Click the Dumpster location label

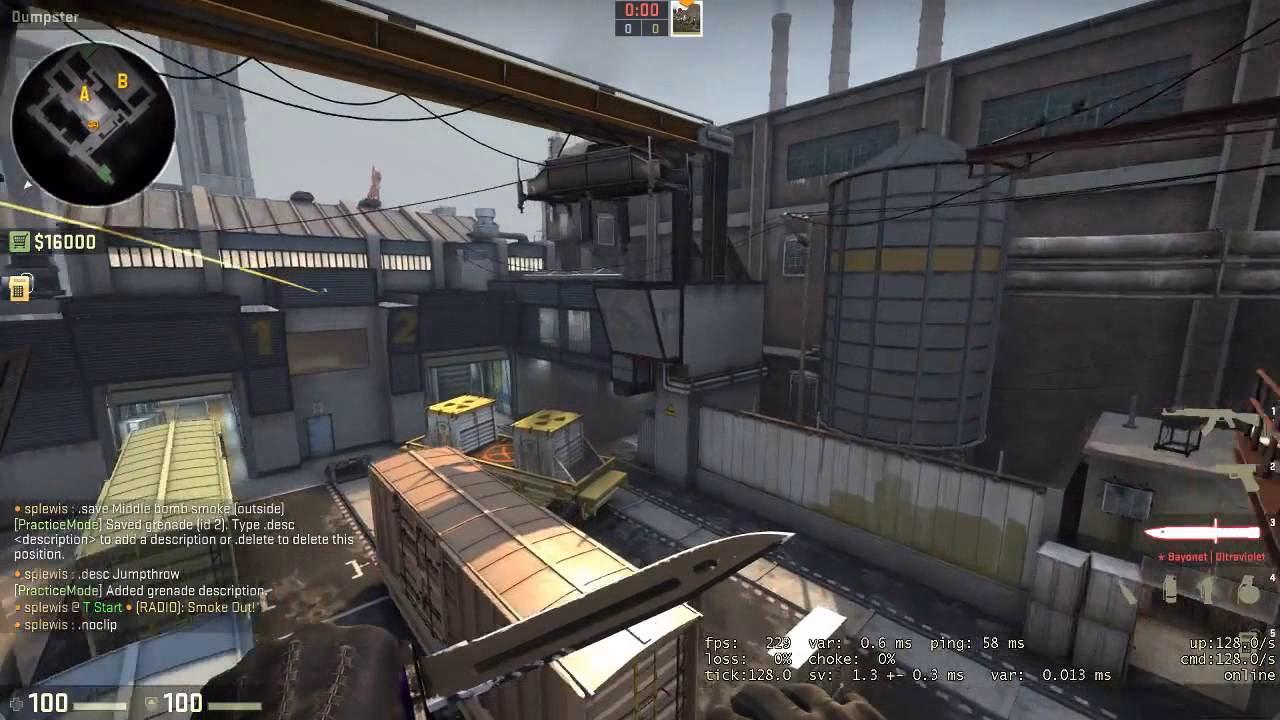pos(45,17)
